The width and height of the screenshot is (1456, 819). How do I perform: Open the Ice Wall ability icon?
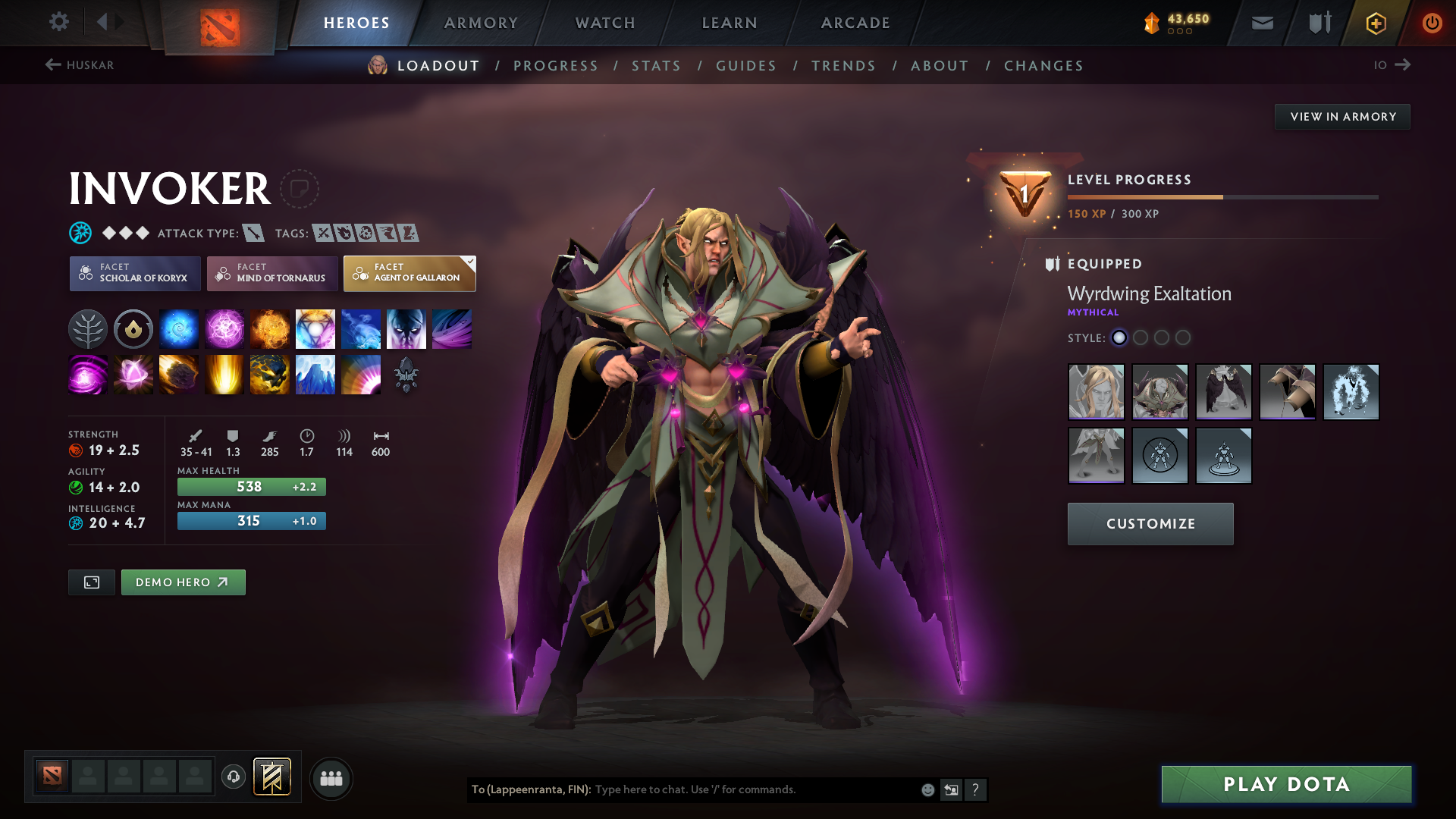tap(315, 374)
